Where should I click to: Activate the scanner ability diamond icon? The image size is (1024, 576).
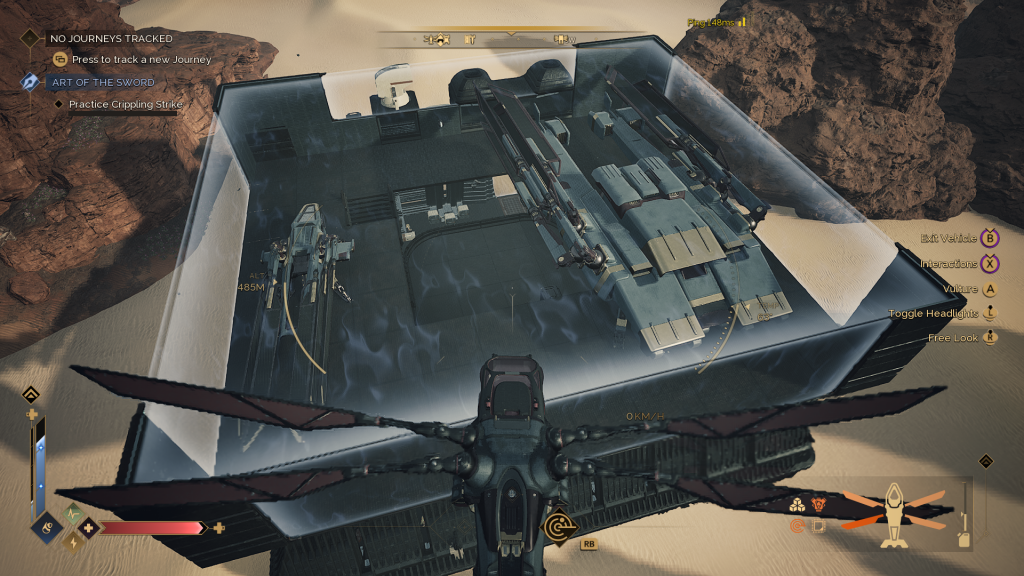557,526
